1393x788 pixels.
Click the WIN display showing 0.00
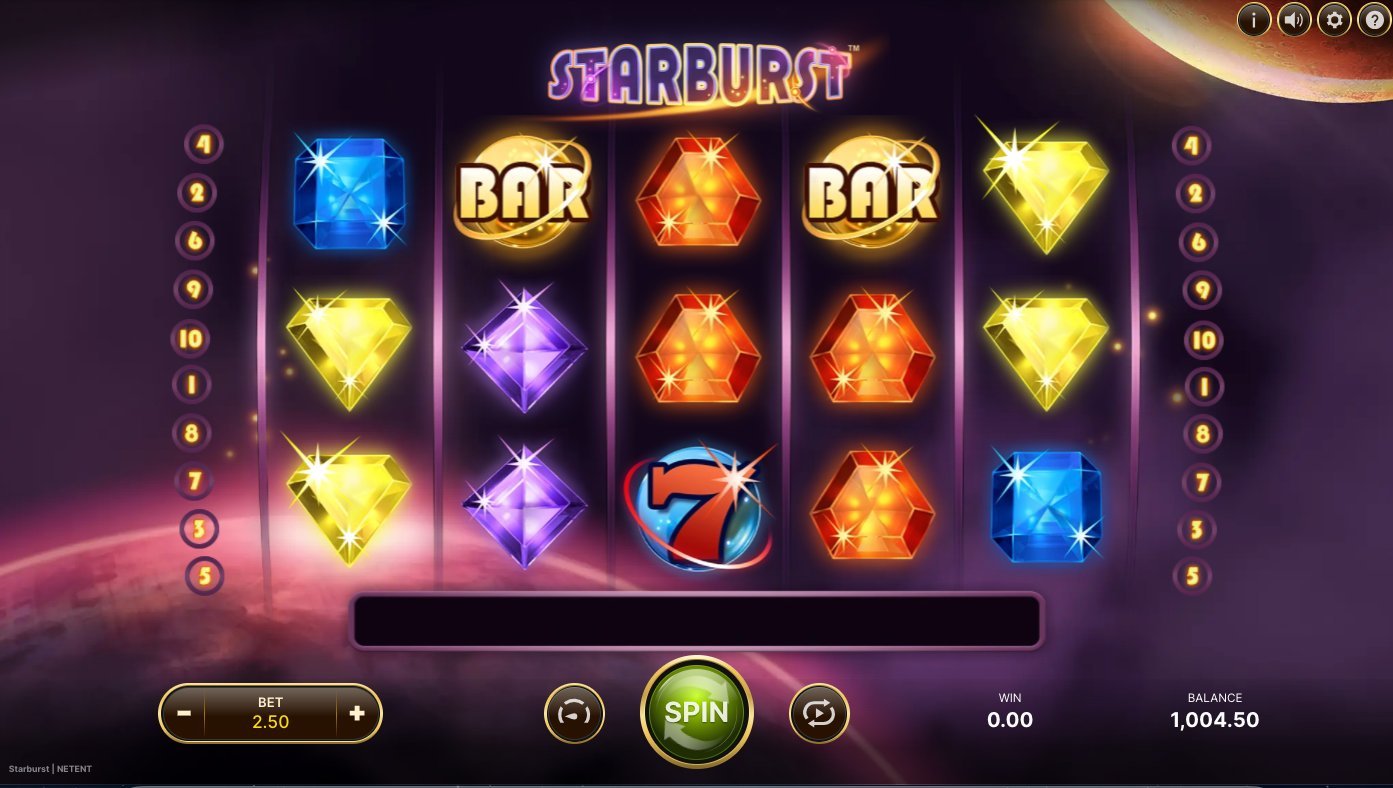pos(1009,710)
